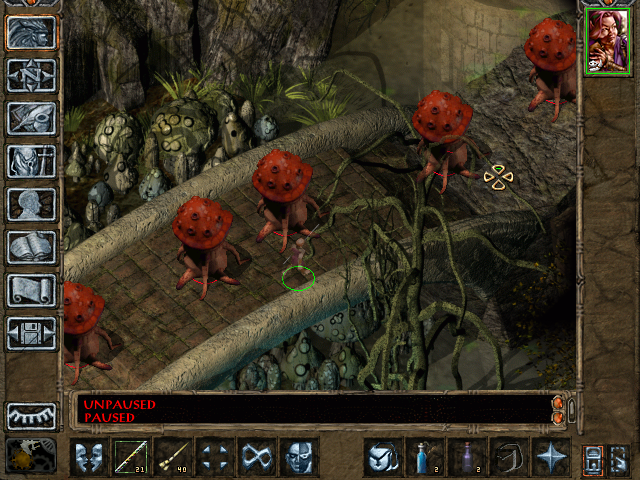Viewport: 640px width, 480px height.
Task: Open the priest scroll icon
Action: pos(31,290)
